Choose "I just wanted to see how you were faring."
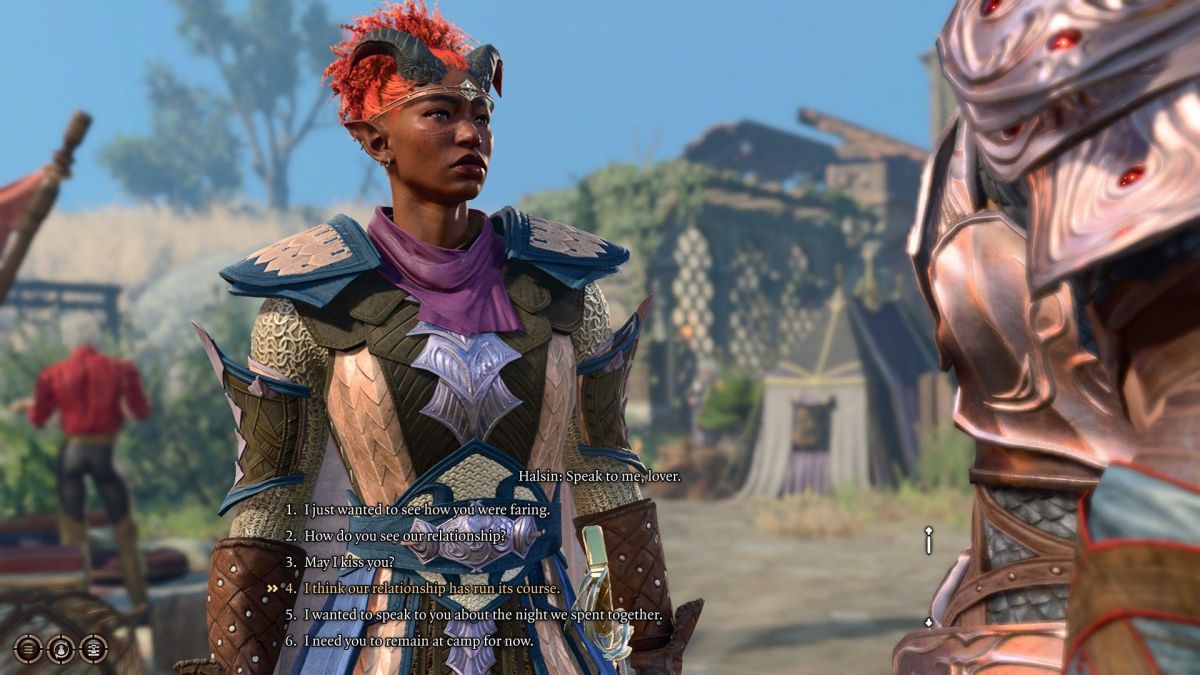The image size is (1200, 675). (x=427, y=510)
